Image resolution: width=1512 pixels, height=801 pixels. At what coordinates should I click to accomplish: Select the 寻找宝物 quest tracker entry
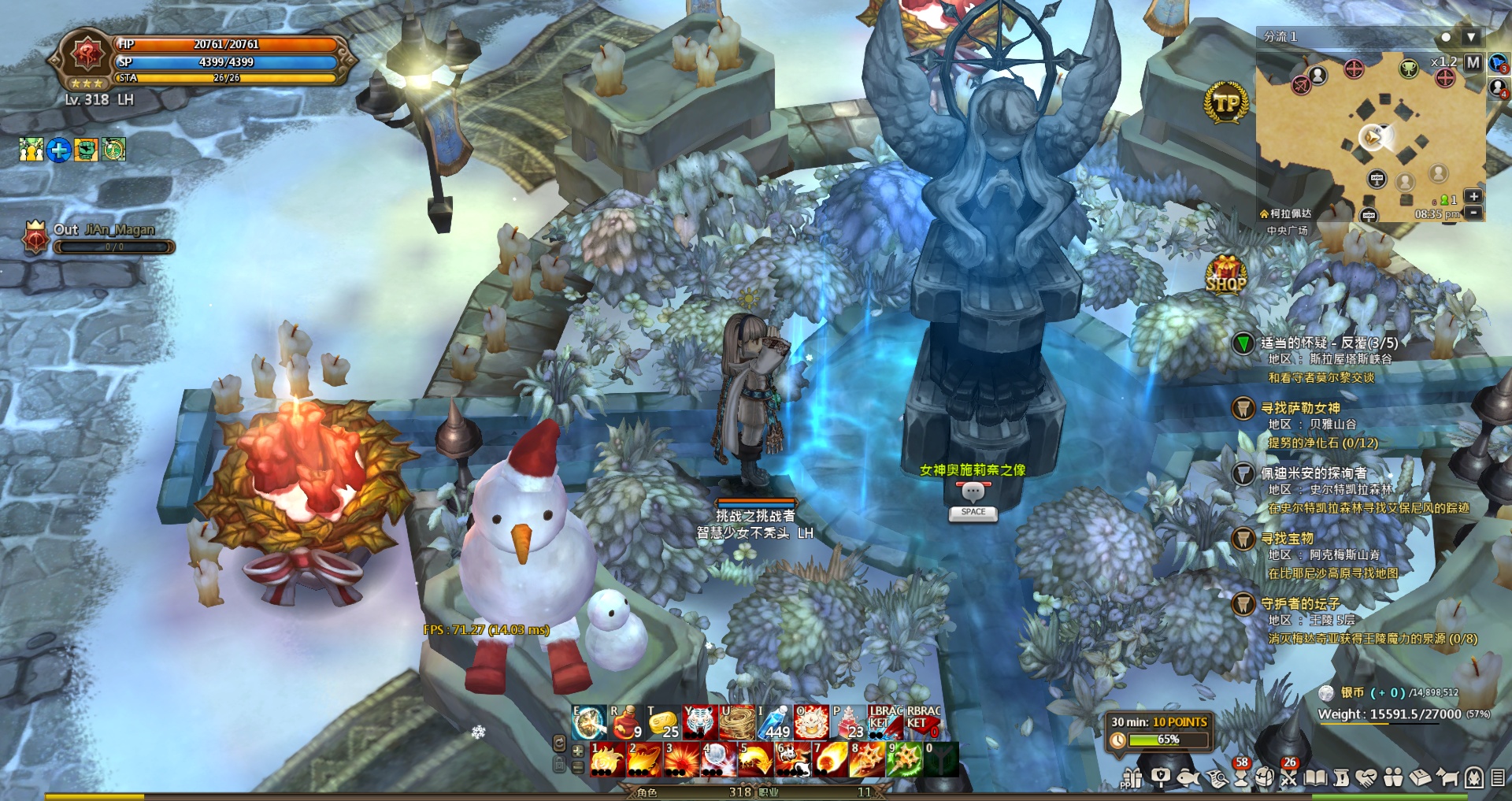[1287, 539]
